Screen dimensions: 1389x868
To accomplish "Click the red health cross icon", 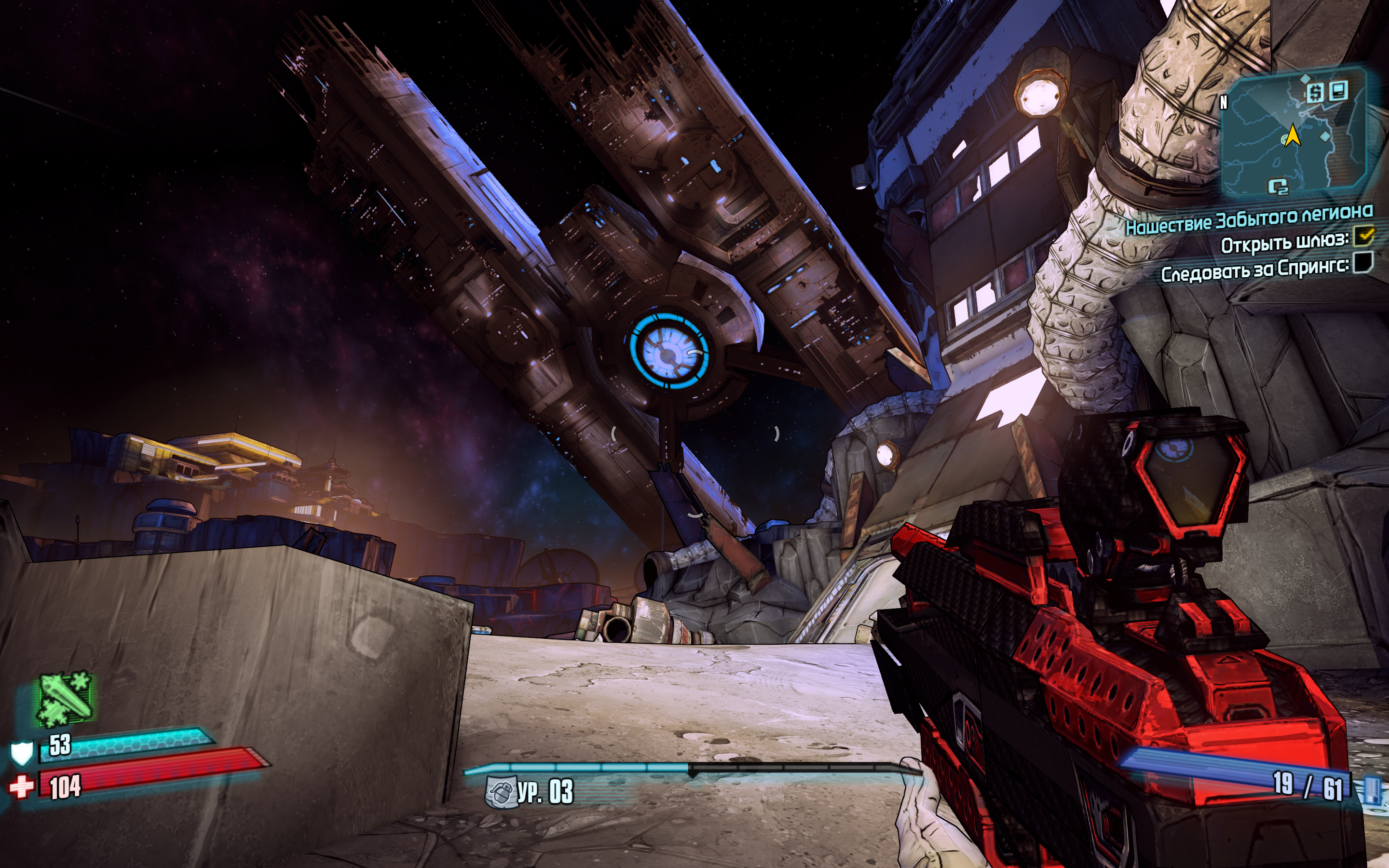I will (x=21, y=787).
